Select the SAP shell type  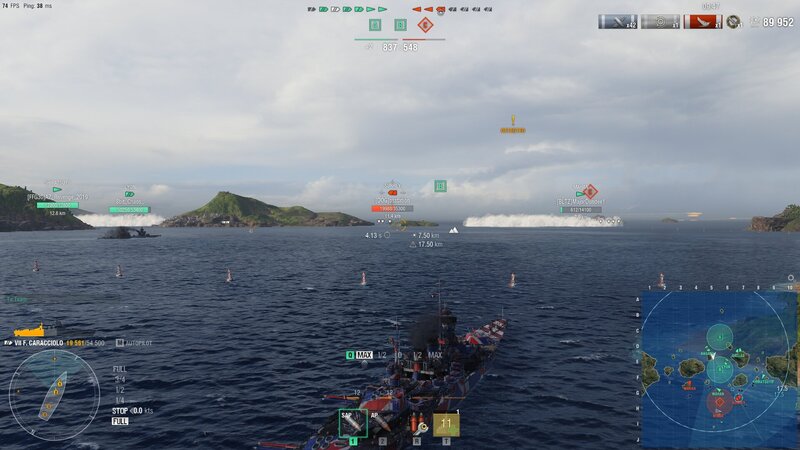tap(352, 424)
